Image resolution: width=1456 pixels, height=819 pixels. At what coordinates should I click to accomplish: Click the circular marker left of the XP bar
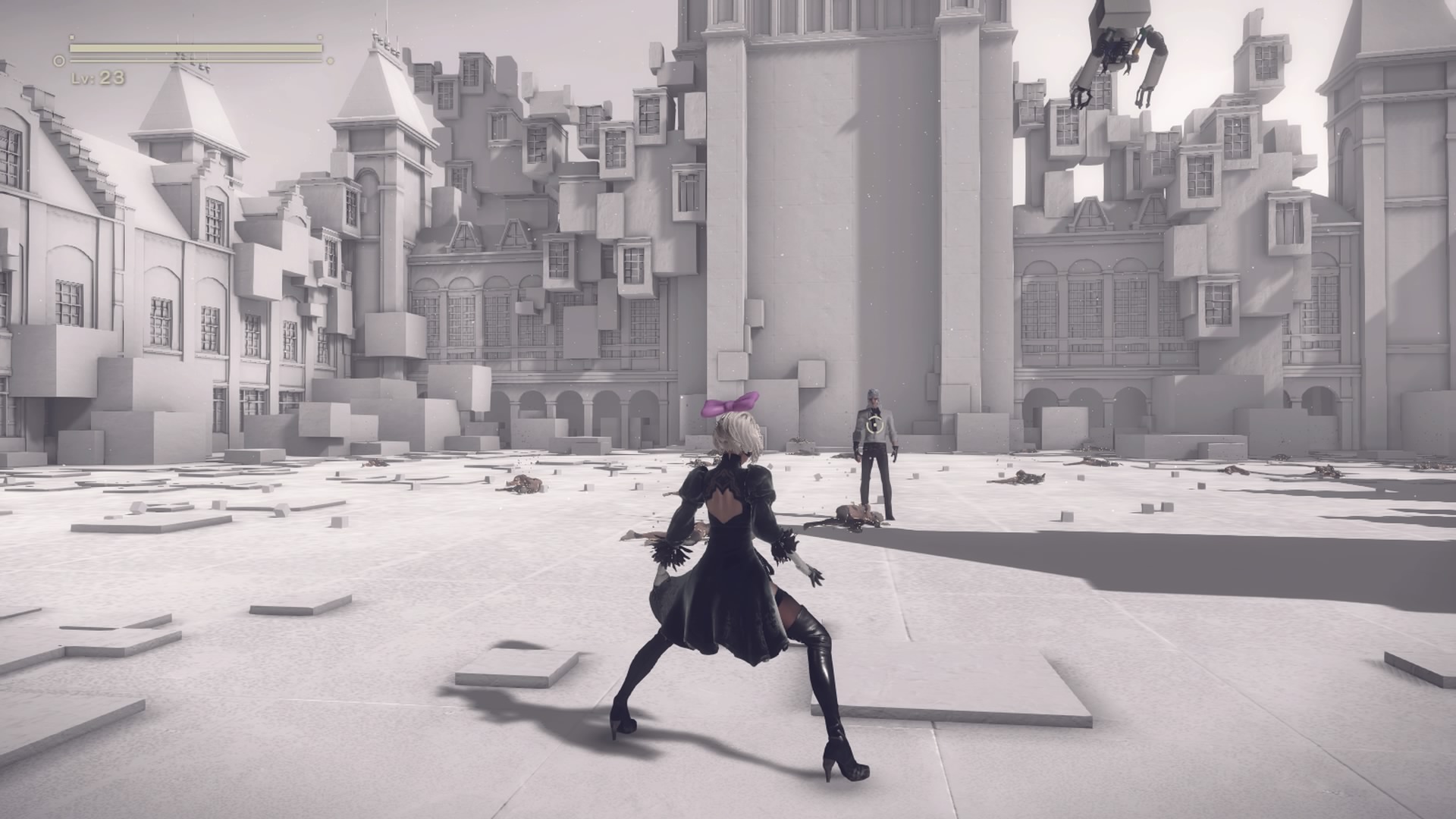[x=59, y=60]
